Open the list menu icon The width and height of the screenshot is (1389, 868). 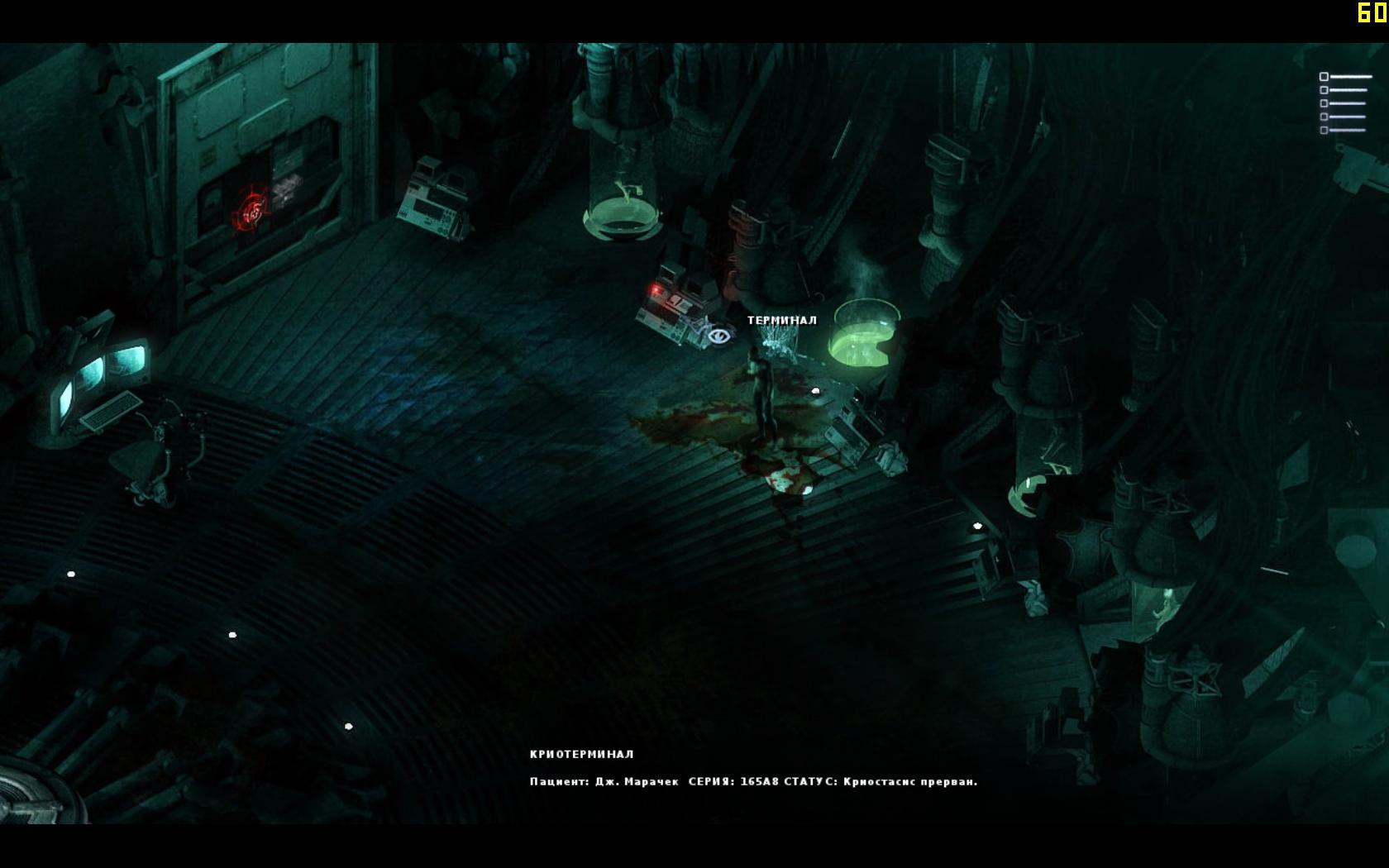click(x=1344, y=103)
